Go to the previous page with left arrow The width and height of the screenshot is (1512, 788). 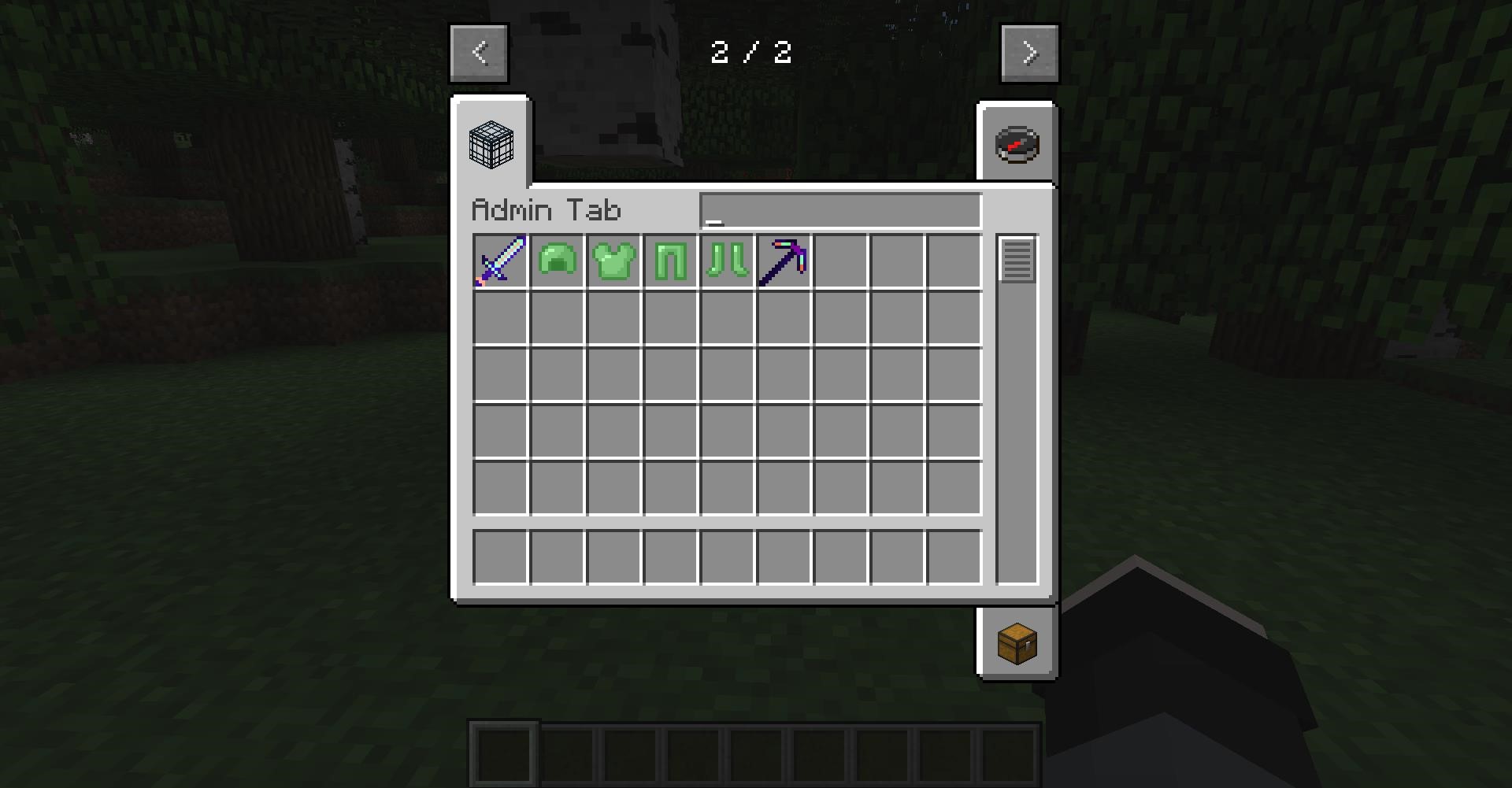coord(478,53)
